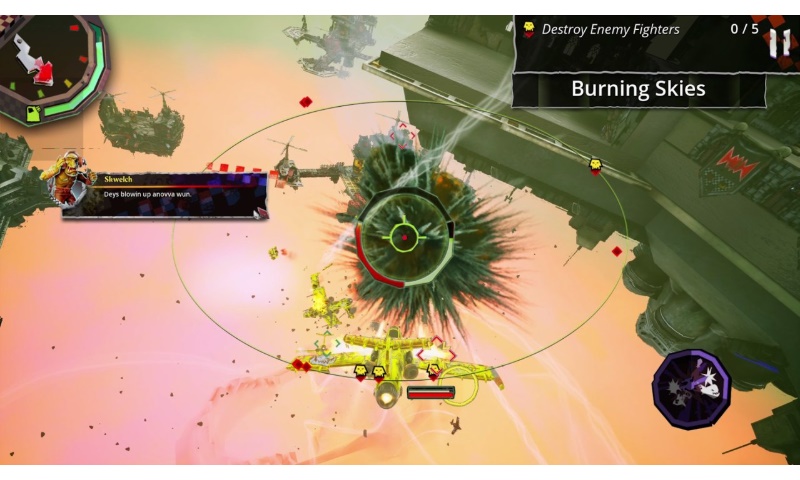
Task: Click the Burning Skies mission banner
Action: point(638,89)
